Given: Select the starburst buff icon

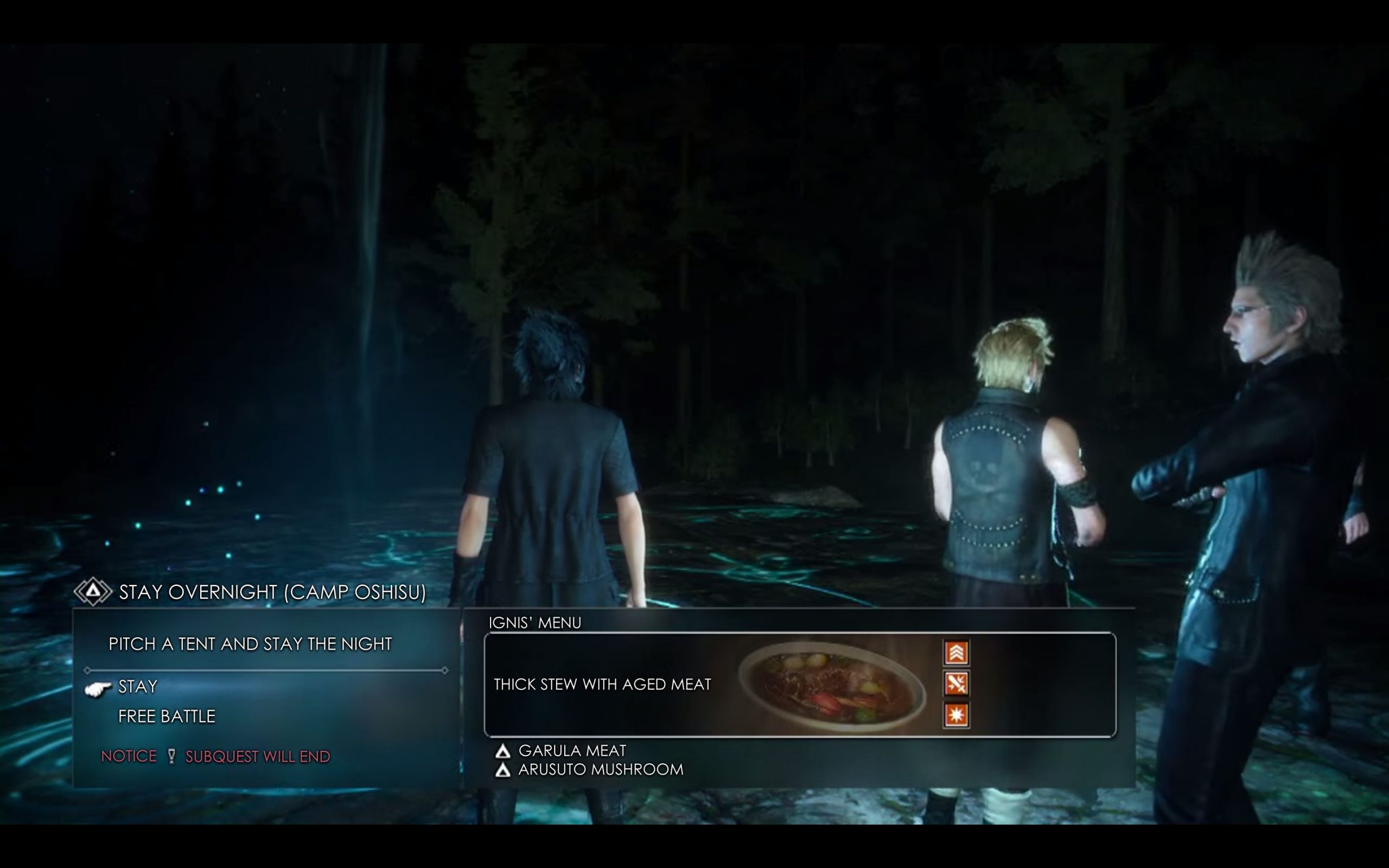Looking at the screenshot, I should [x=955, y=714].
